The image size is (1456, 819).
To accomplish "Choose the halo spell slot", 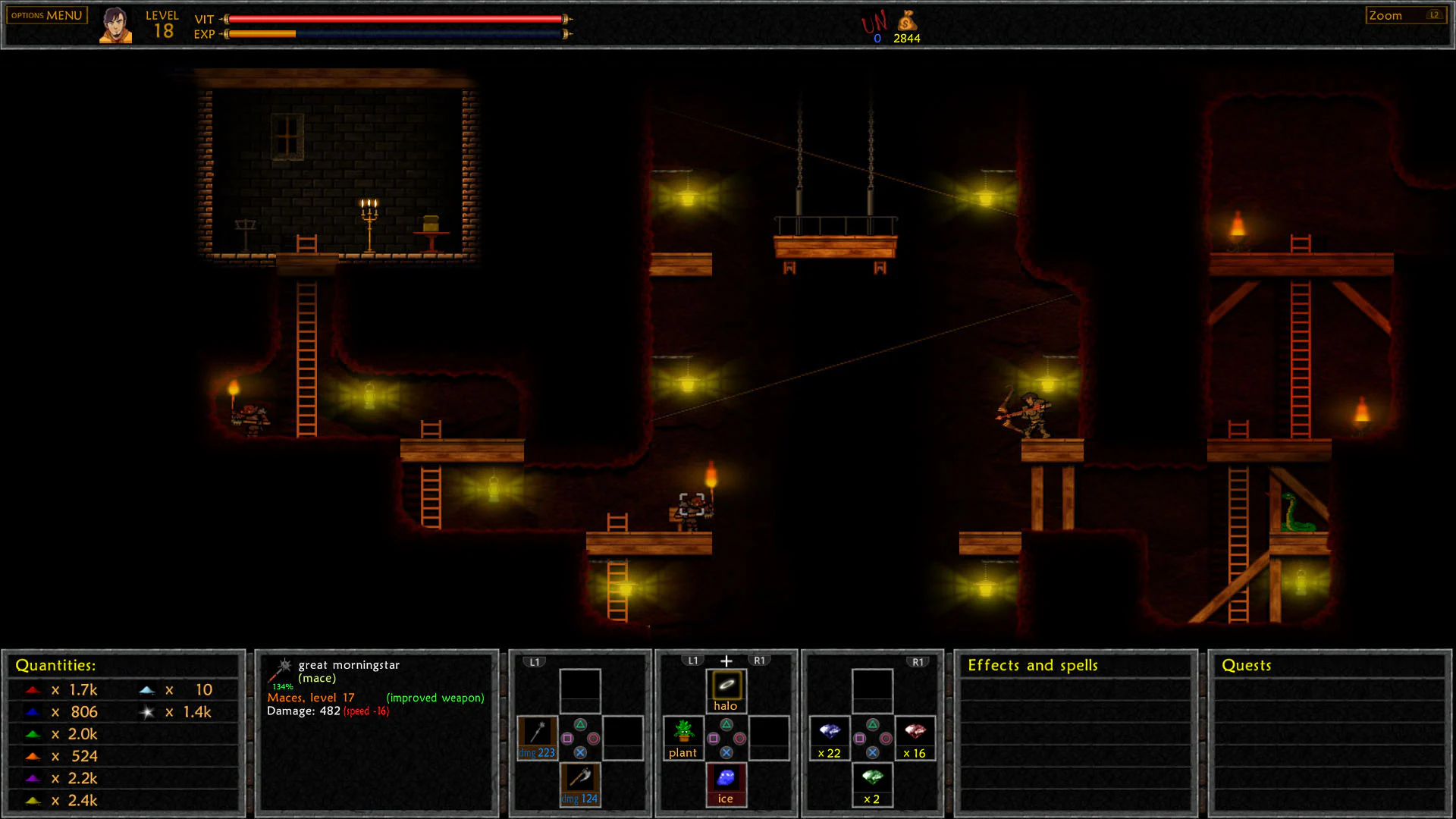I will click(726, 691).
